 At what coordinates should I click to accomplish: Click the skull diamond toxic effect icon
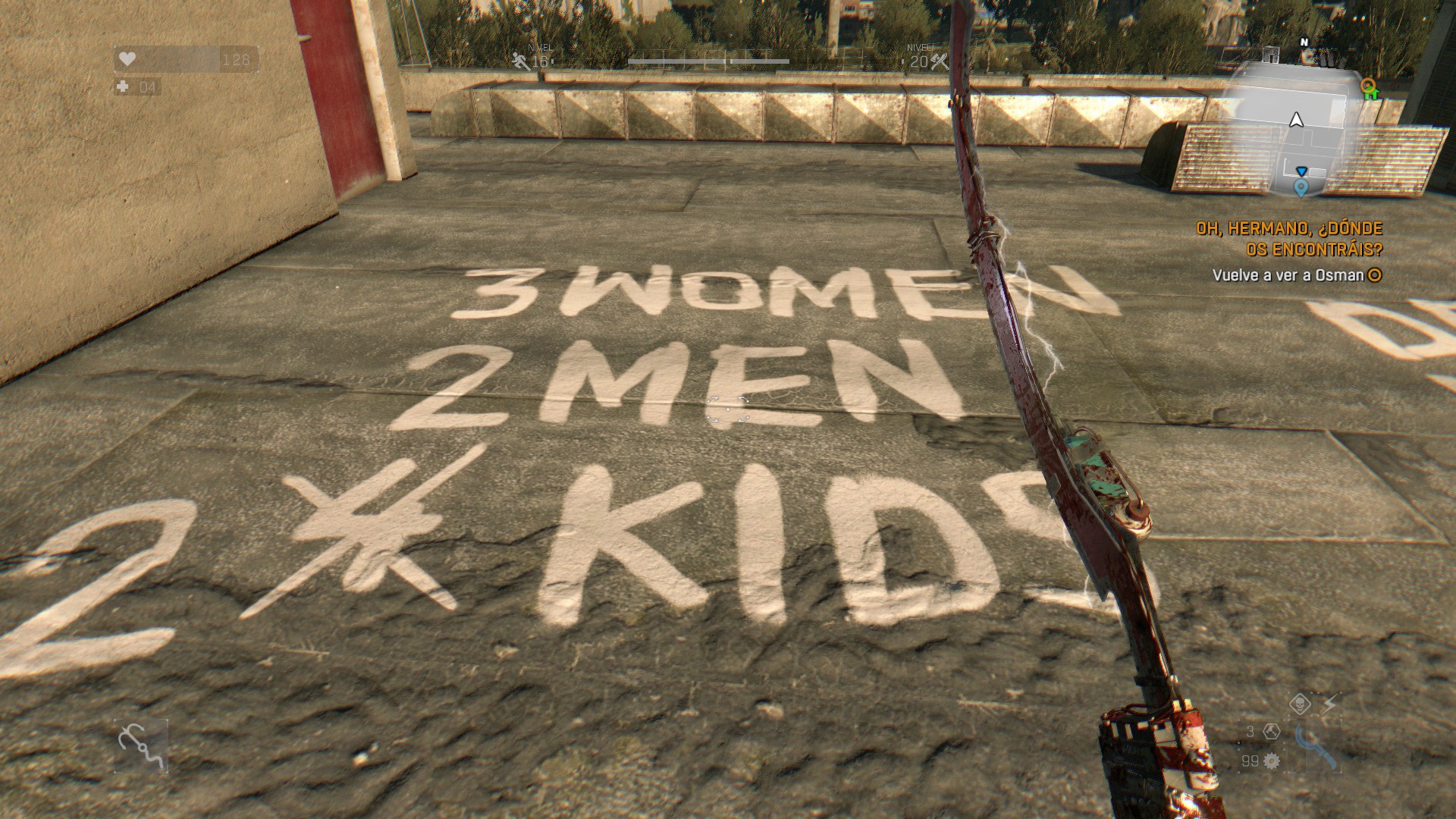pos(1300,704)
